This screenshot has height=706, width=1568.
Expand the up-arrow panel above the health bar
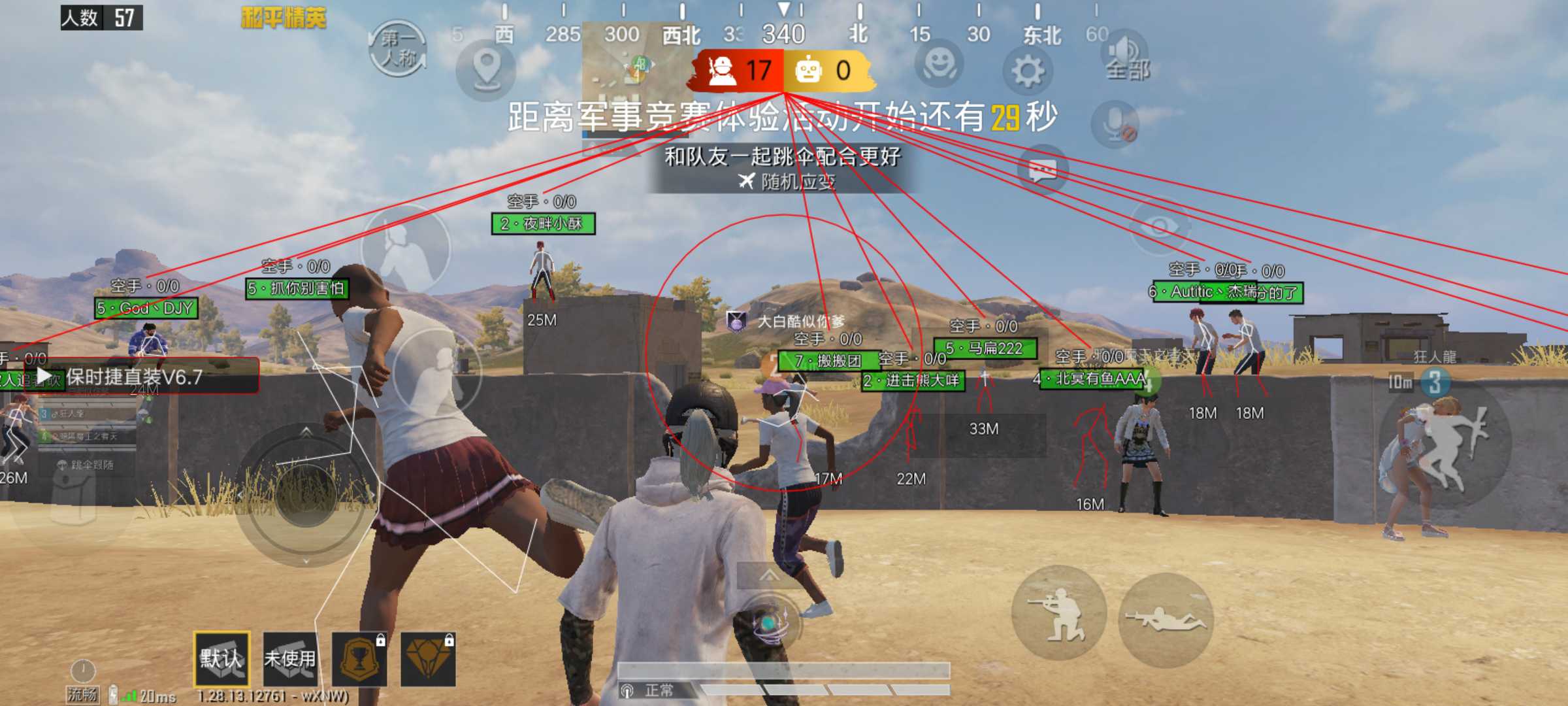[x=769, y=575]
